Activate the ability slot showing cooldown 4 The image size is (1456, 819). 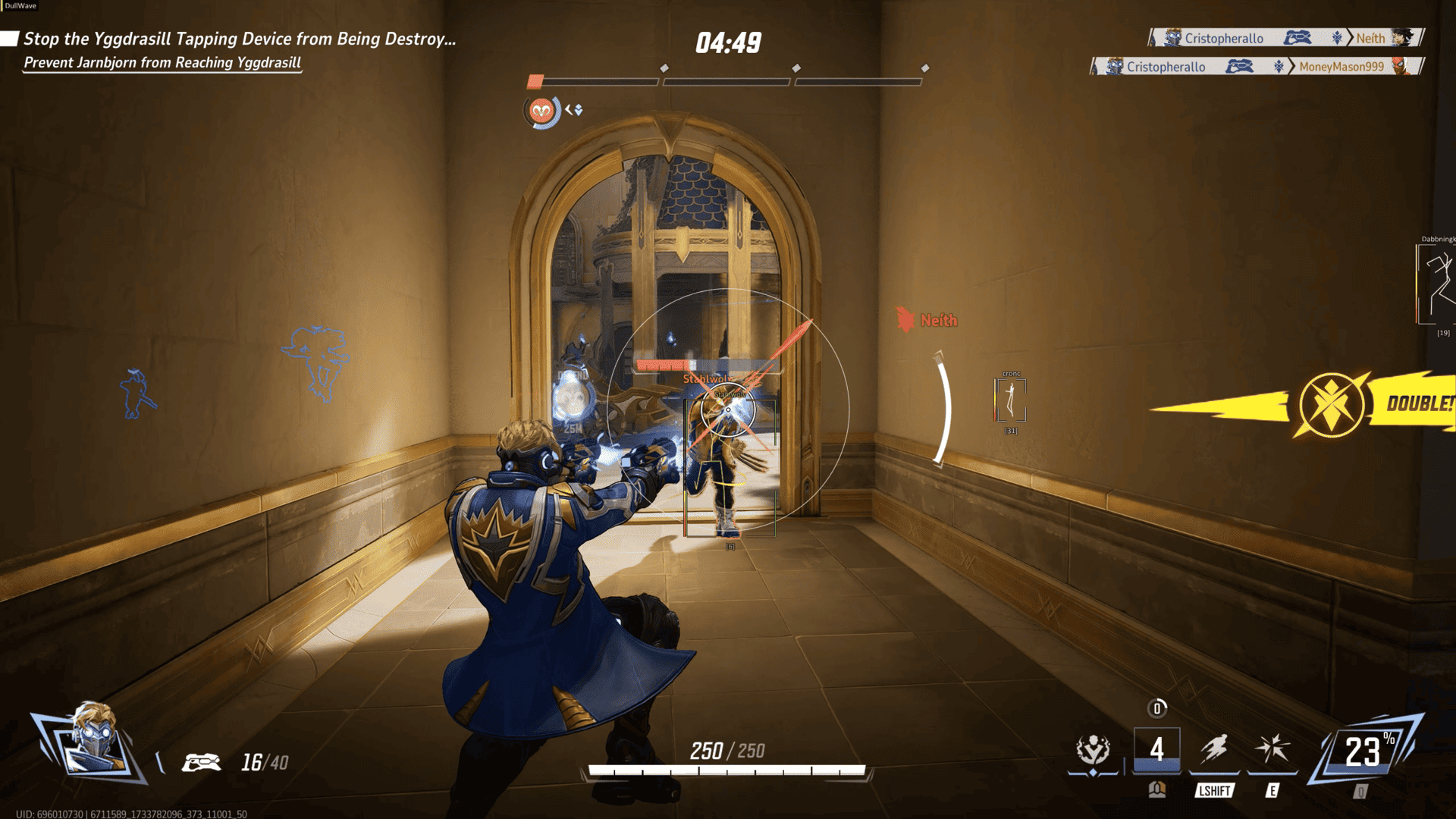tap(1156, 750)
